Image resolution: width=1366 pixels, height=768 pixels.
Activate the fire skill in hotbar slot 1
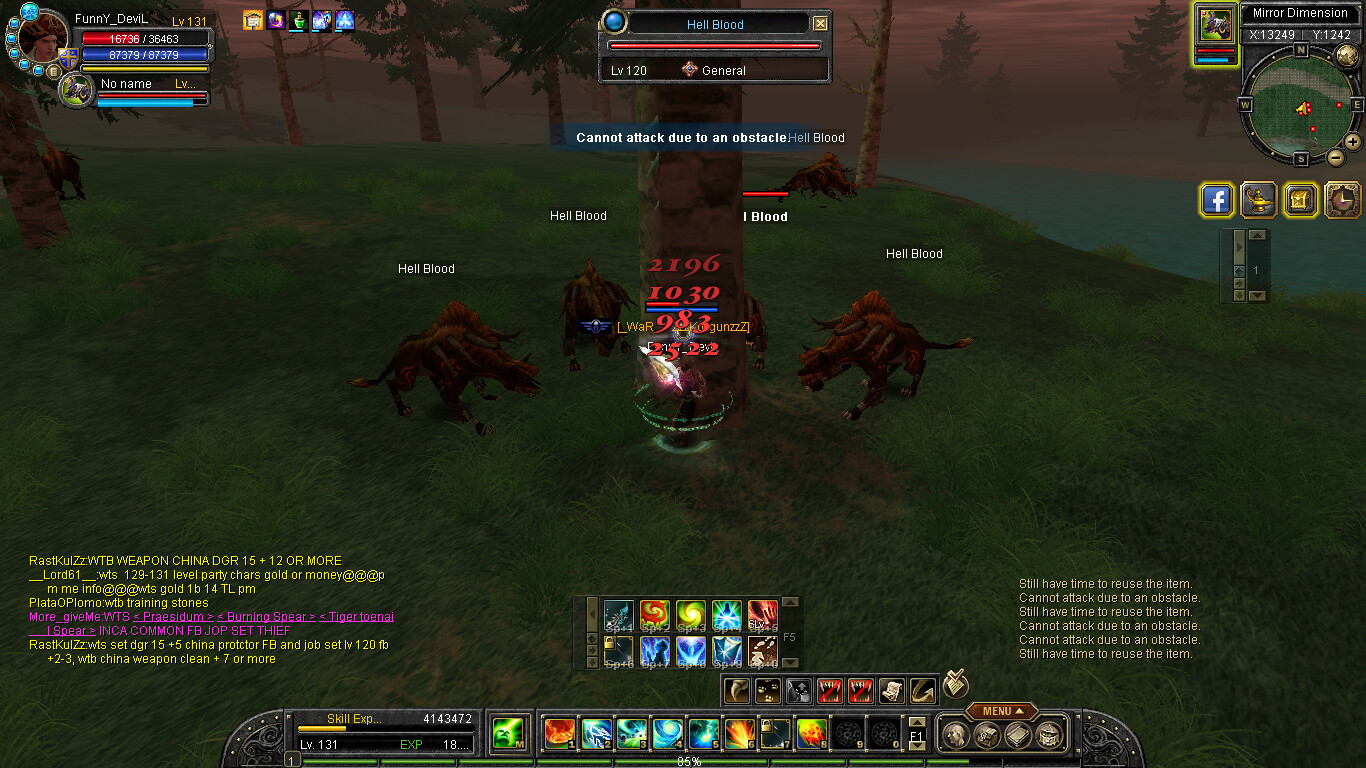pyautogui.click(x=560, y=734)
